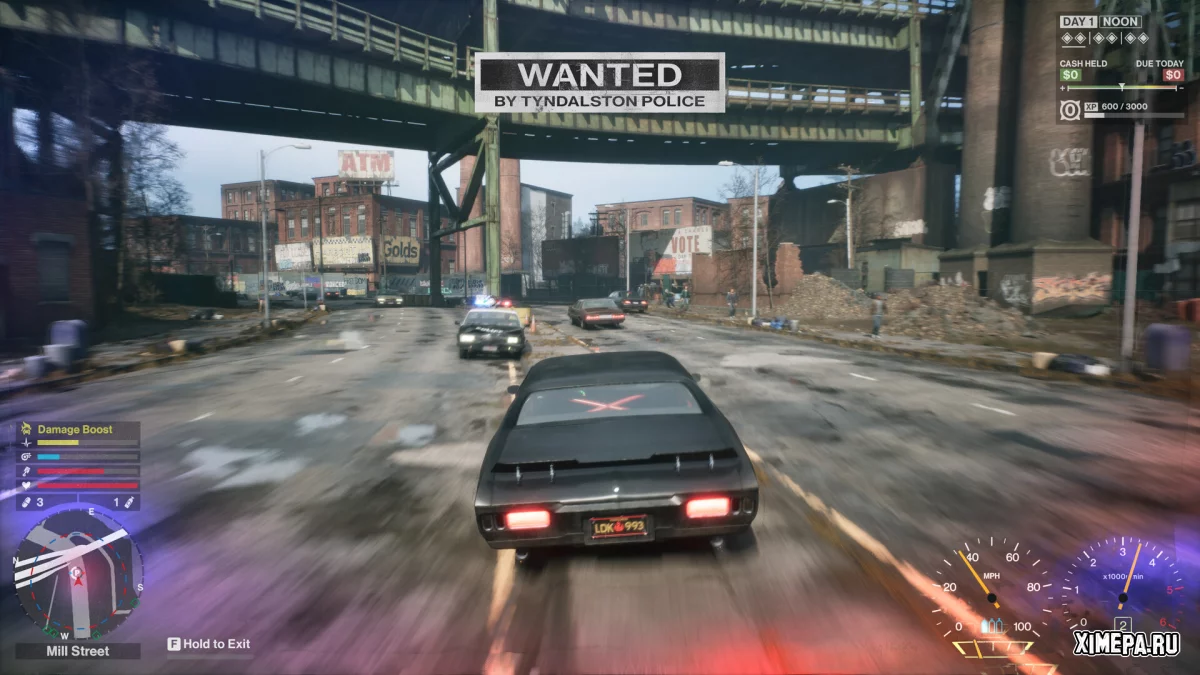Click the nitro bottles icon in the speedometer

[991, 626]
